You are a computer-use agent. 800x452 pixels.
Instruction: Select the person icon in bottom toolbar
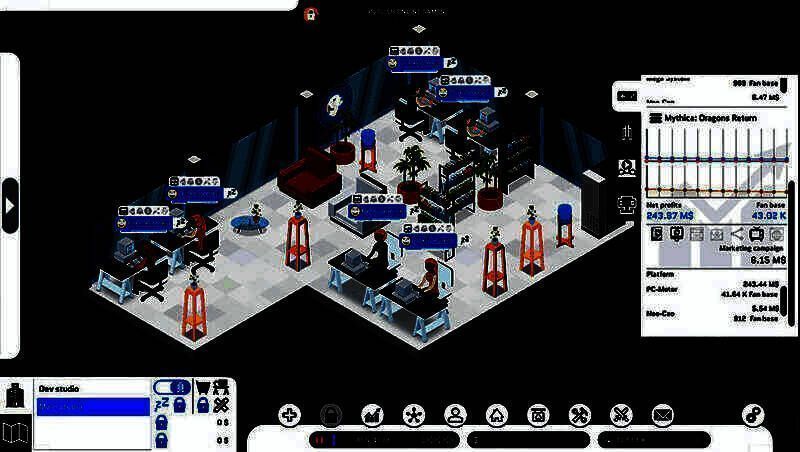tap(455, 415)
